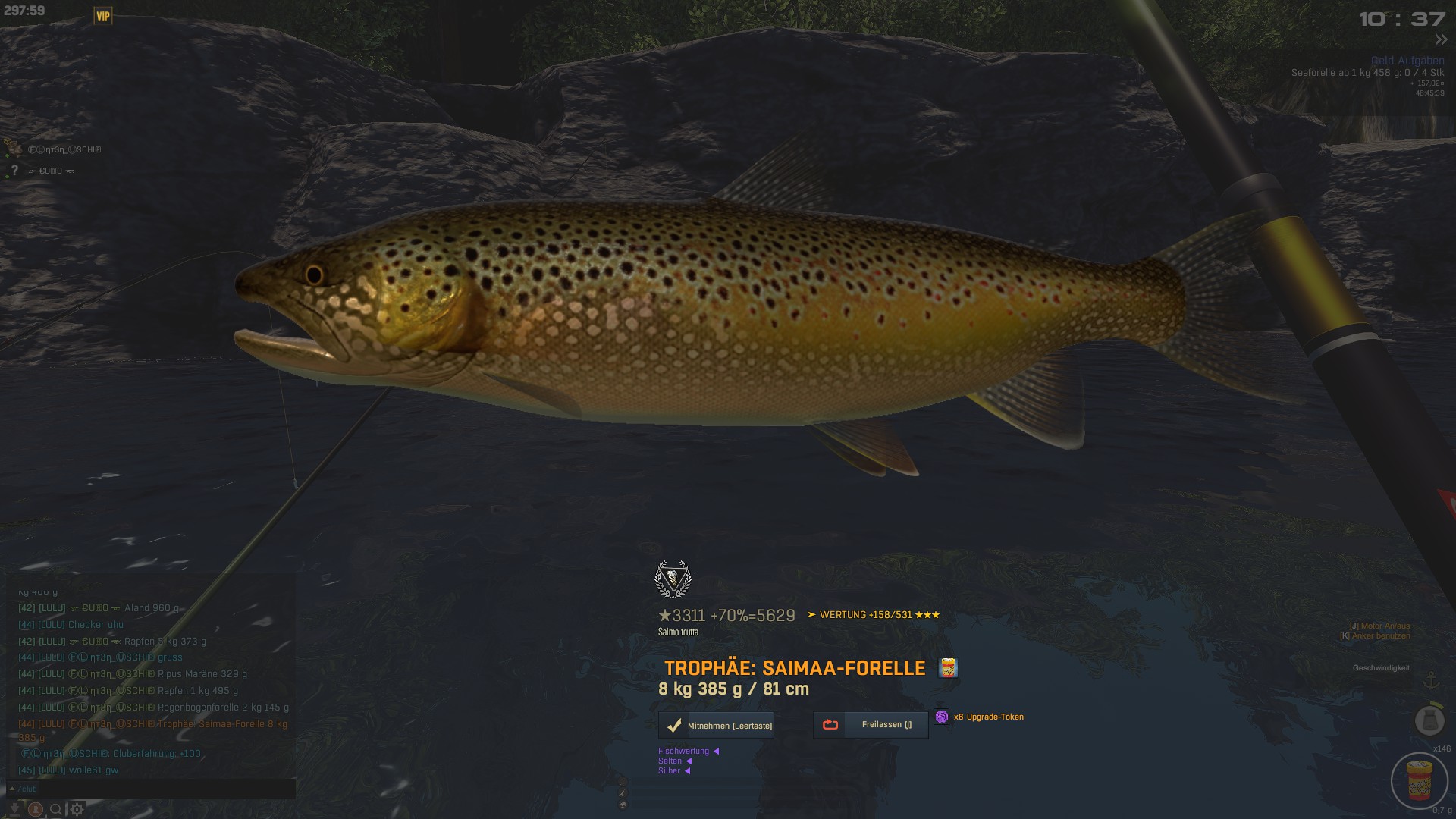1456x819 pixels.
Task: Click the orange player profile icon below chat
Action: point(35,809)
